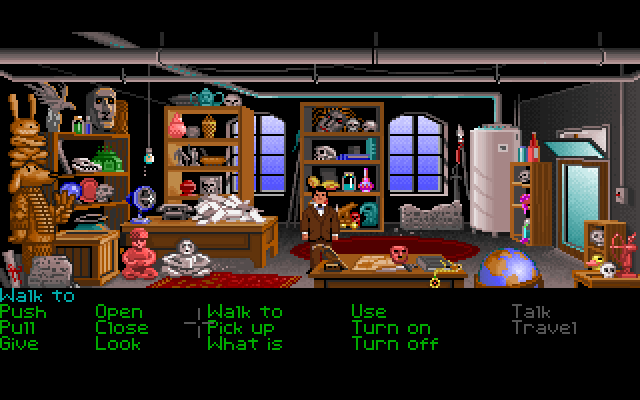
Task: Choose the Close verb
Action: click(x=122, y=328)
